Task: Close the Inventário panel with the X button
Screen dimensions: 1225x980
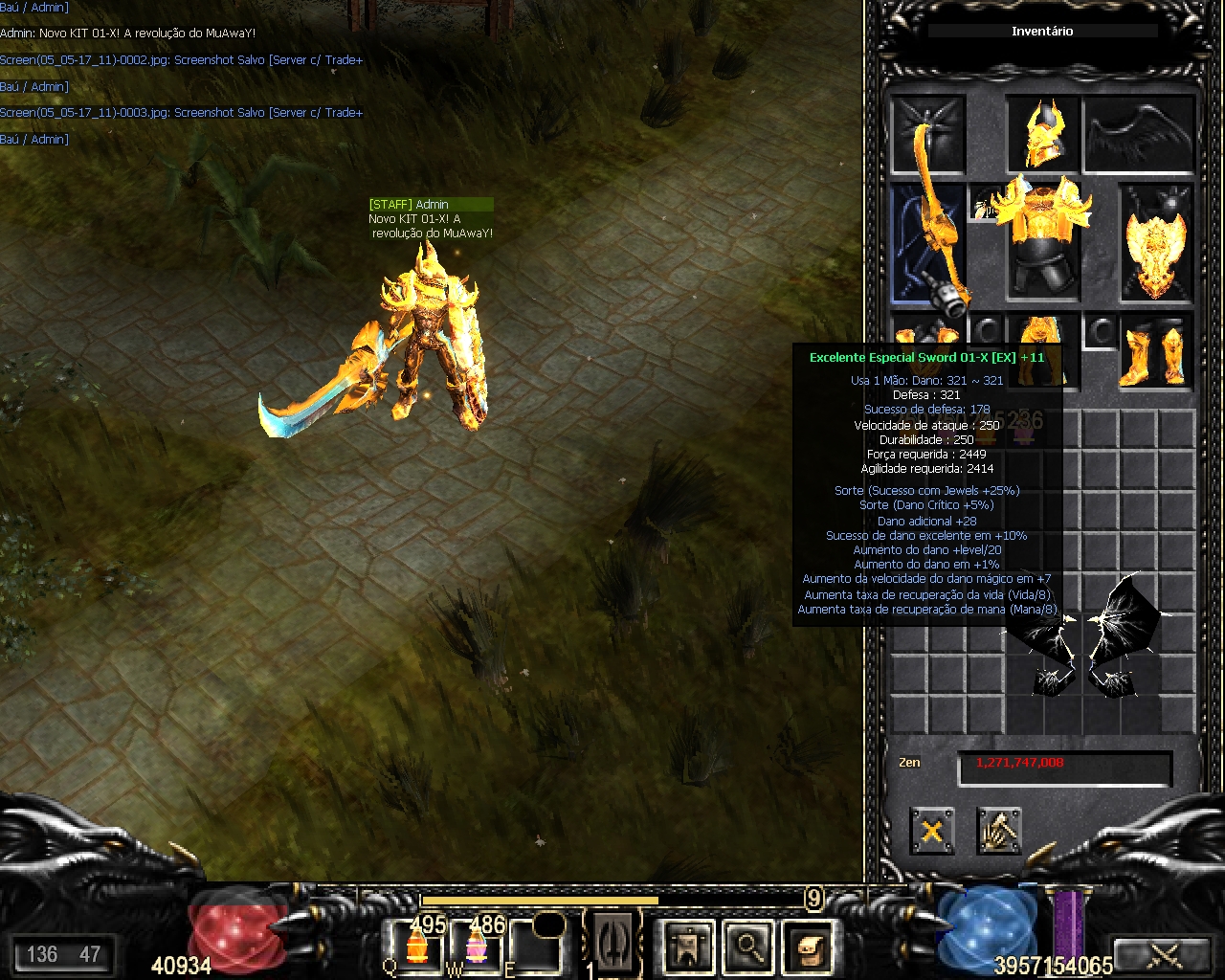Action: pyautogui.click(x=931, y=830)
